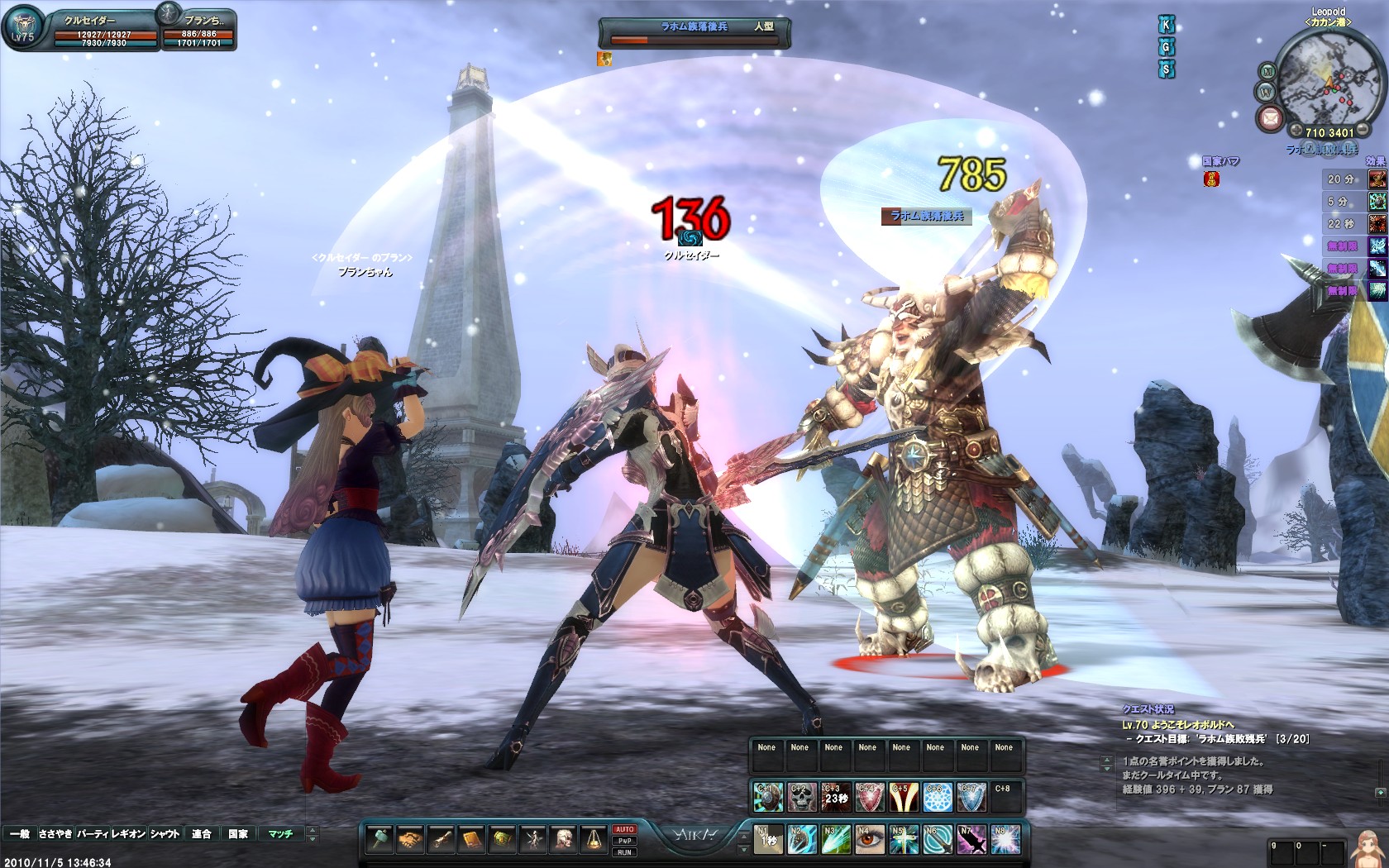Open the mail envelope icon
This screenshot has height=868, width=1389.
[x=1269, y=120]
